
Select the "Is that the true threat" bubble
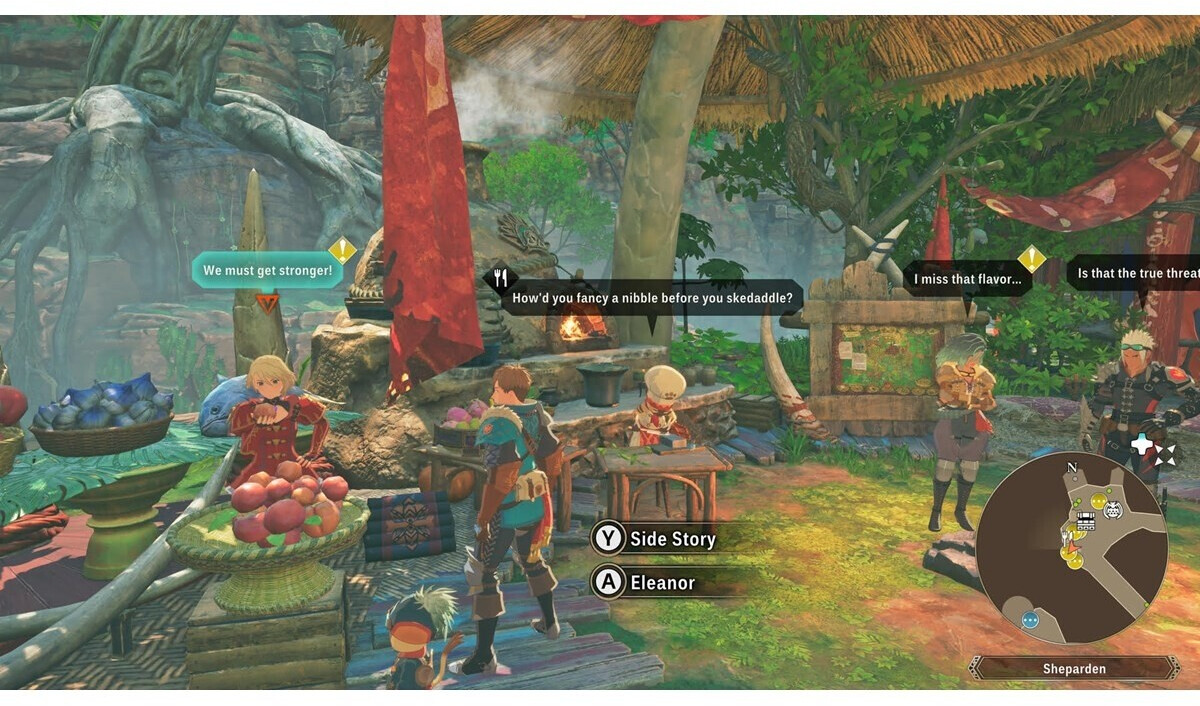coord(1132,273)
